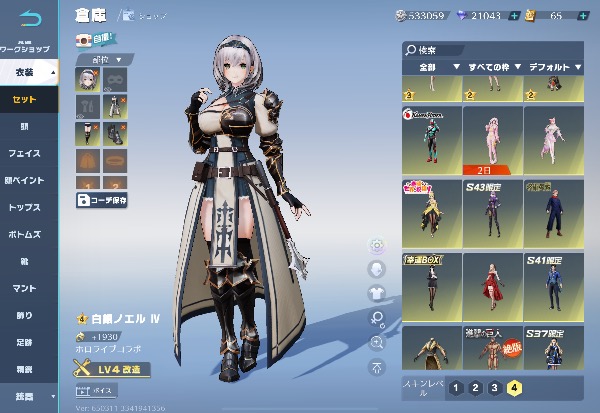Switch to the フェイス category
Image resolution: width=600 pixels, height=413 pixels.
28,154
